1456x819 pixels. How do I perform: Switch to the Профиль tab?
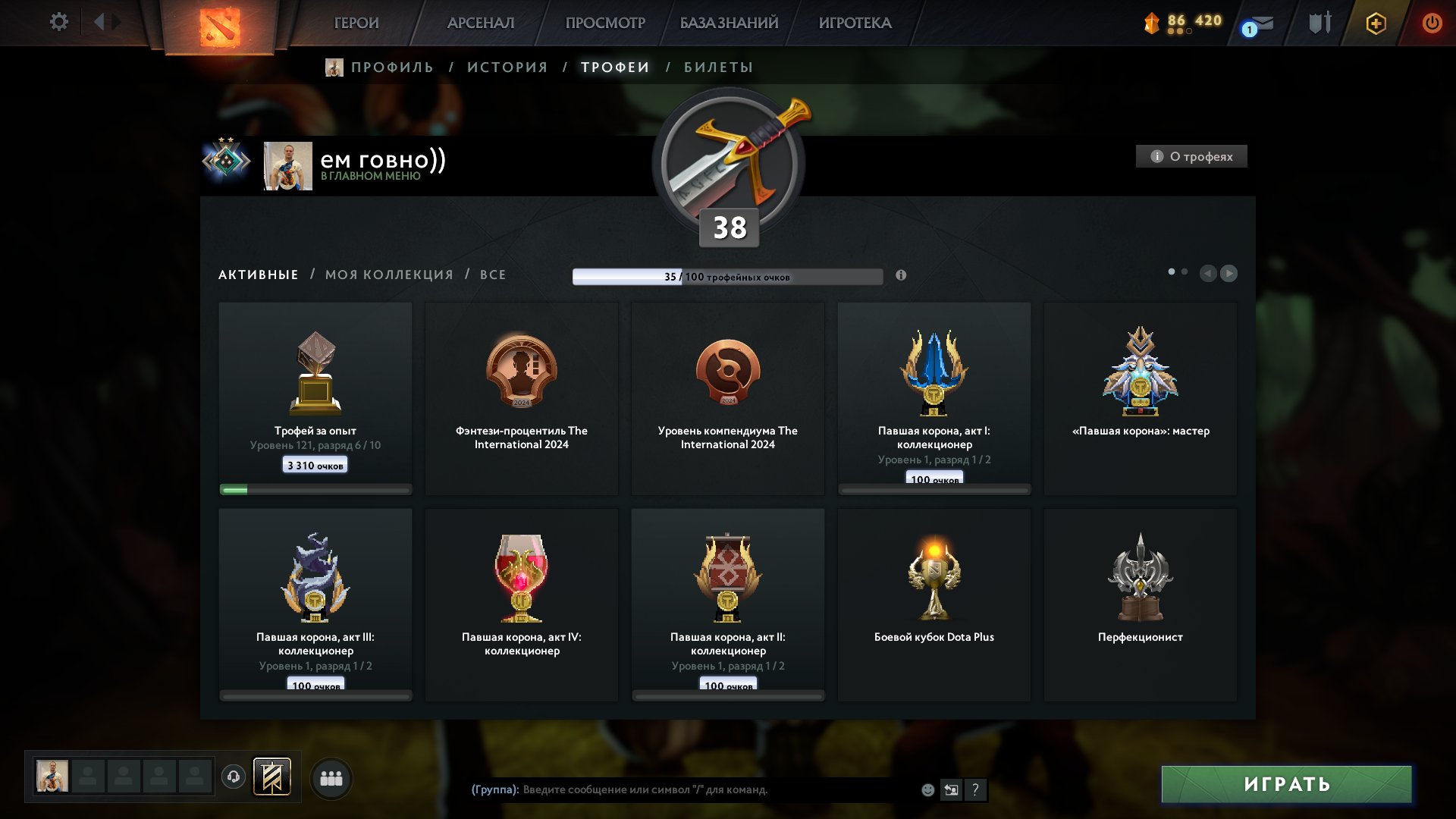point(391,67)
